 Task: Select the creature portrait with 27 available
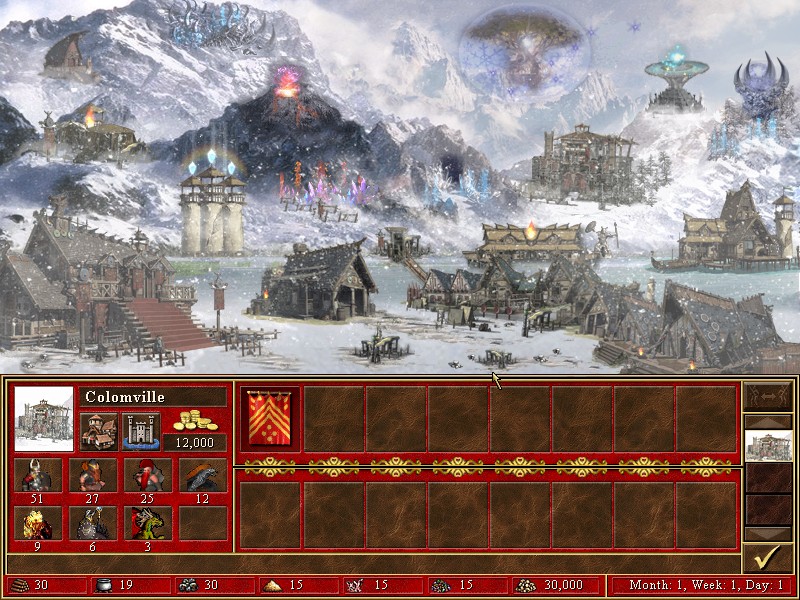(93, 475)
